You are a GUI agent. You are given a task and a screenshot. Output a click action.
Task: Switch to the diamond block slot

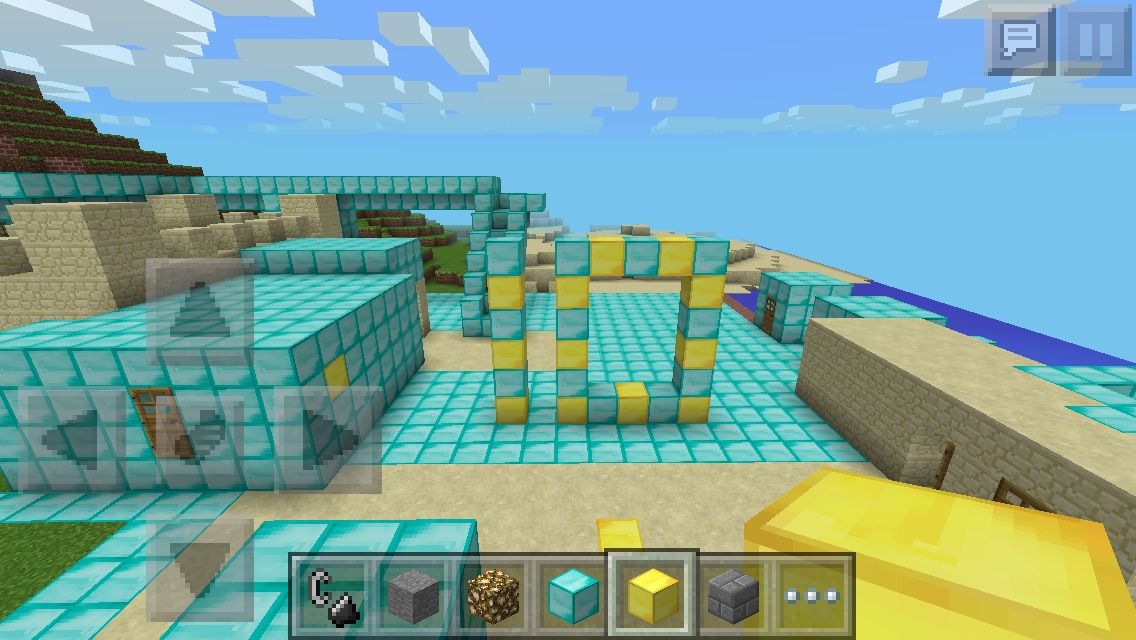(x=572, y=594)
